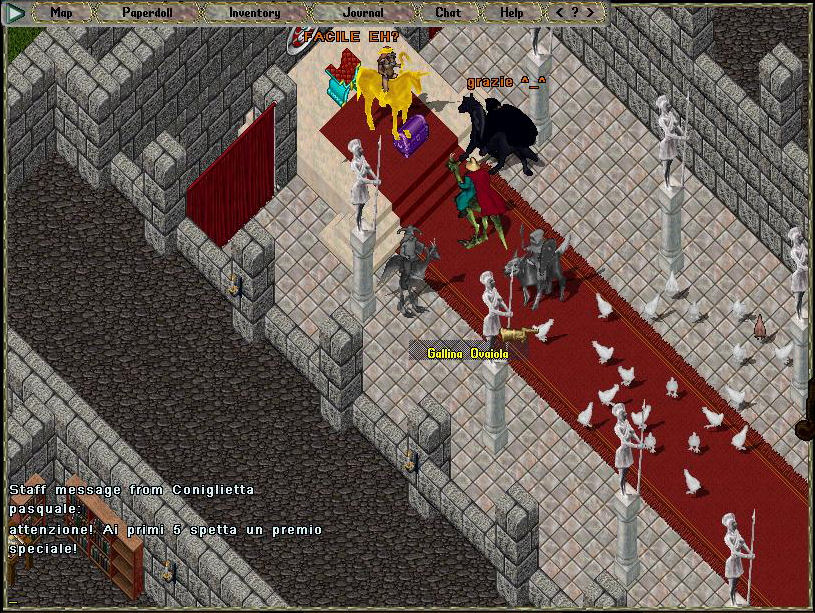Open the Paperdoll character window

146,13
